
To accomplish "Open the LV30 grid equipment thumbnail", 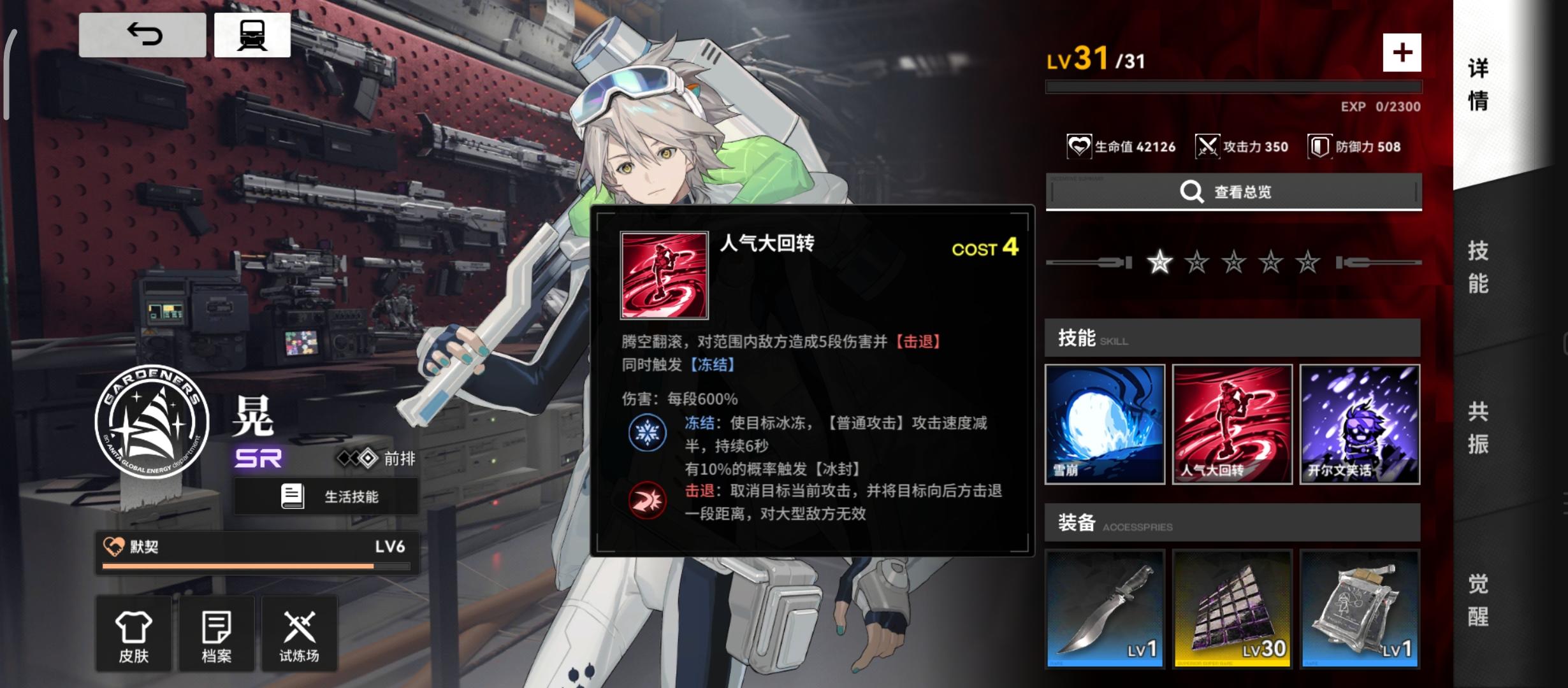I will (1232, 608).
